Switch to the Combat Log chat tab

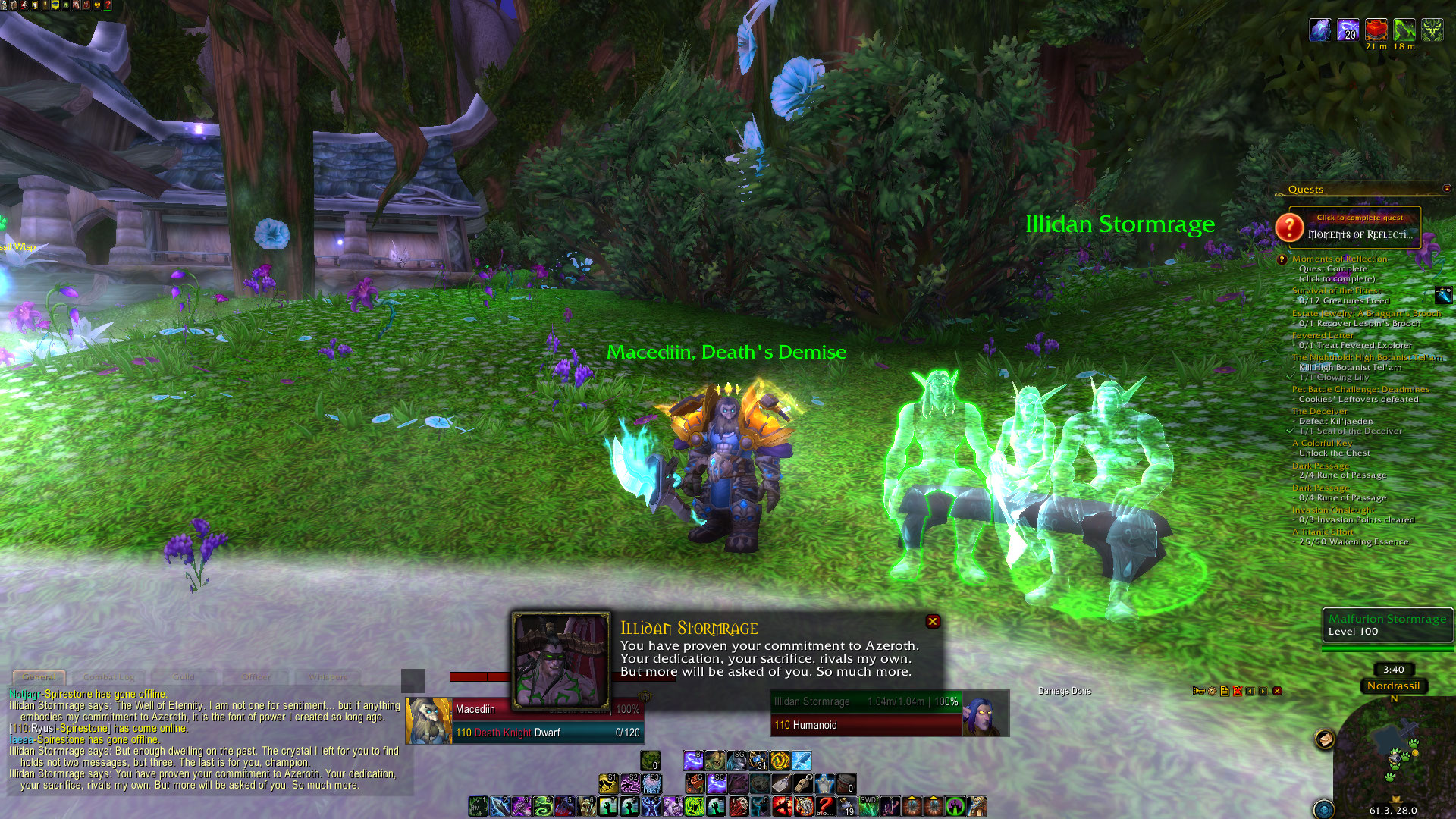(x=108, y=677)
